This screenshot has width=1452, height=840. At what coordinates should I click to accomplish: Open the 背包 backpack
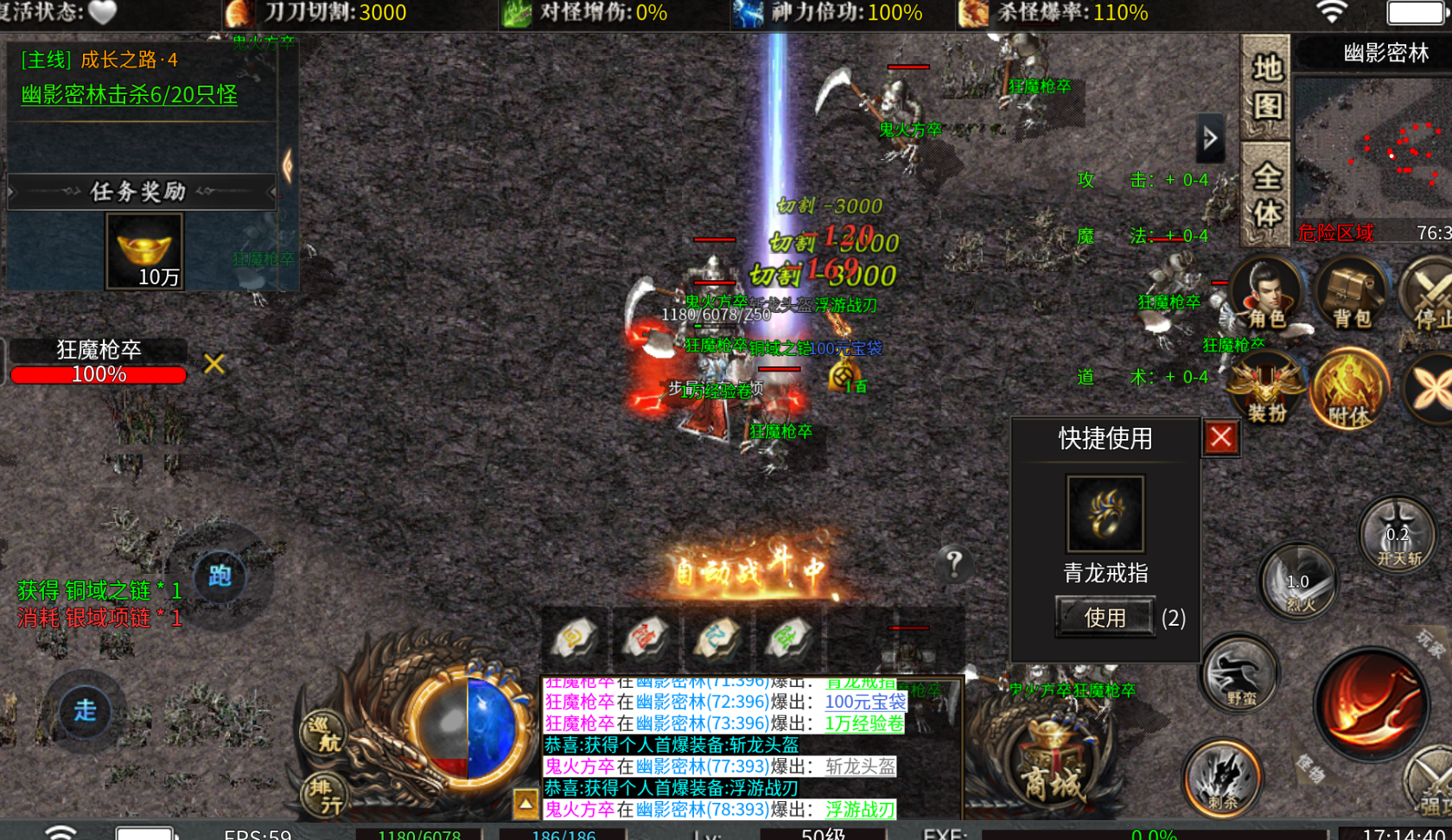[1351, 295]
